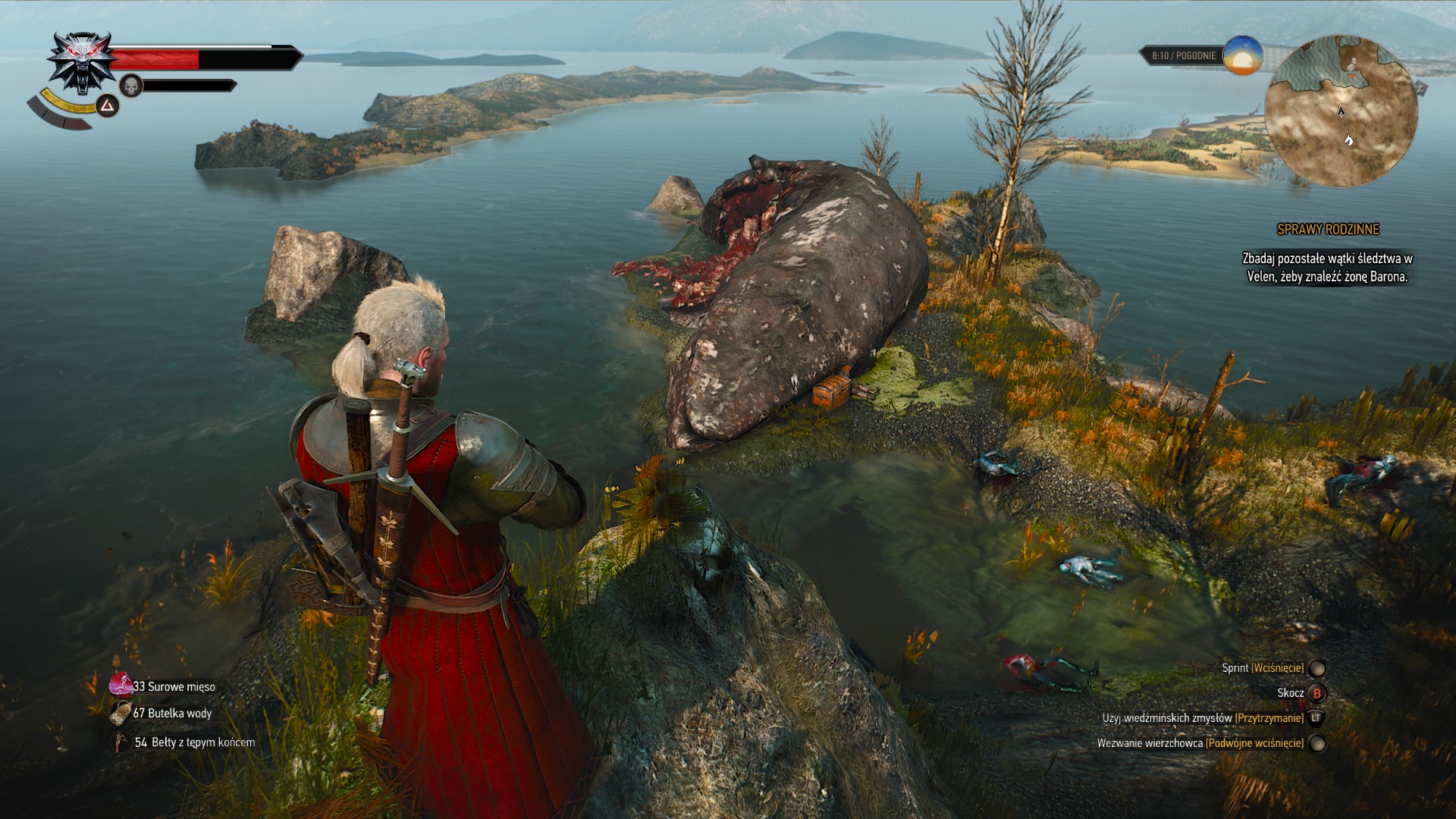Select the Bełty z tępym końcem entry
1456x819 pixels.
(x=193, y=742)
